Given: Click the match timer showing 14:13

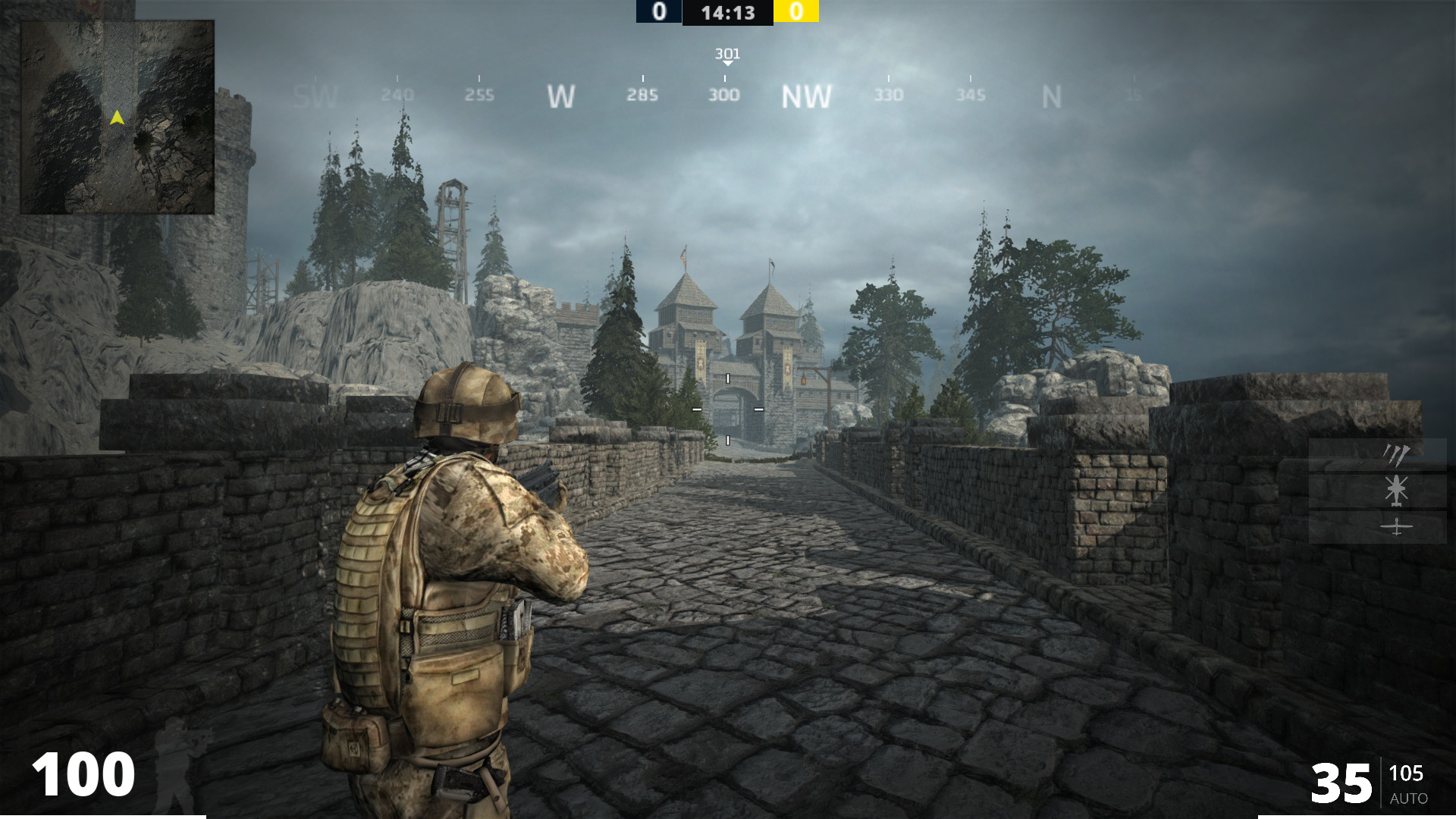Looking at the screenshot, I should [x=727, y=12].
